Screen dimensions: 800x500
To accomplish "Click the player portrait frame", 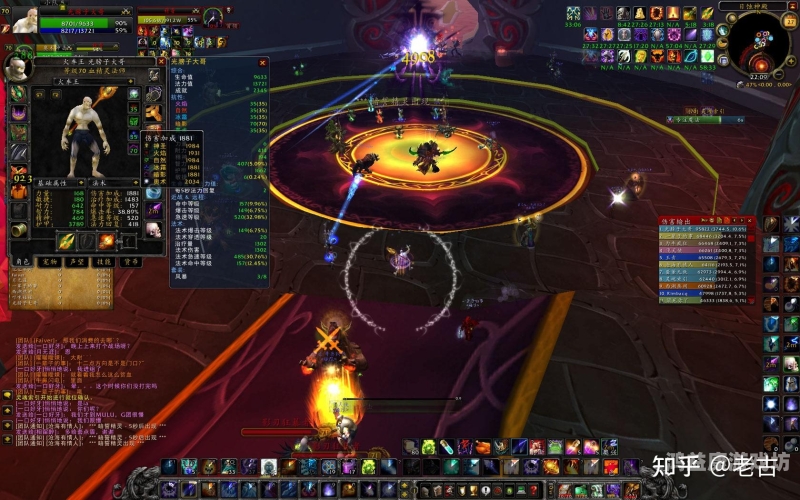I will pyautogui.click(x=19, y=19).
